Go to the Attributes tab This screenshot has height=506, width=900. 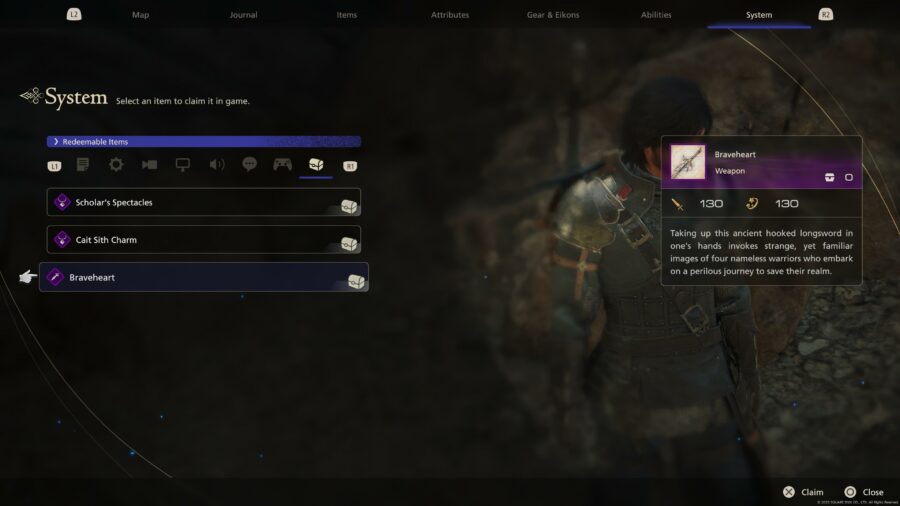450,15
